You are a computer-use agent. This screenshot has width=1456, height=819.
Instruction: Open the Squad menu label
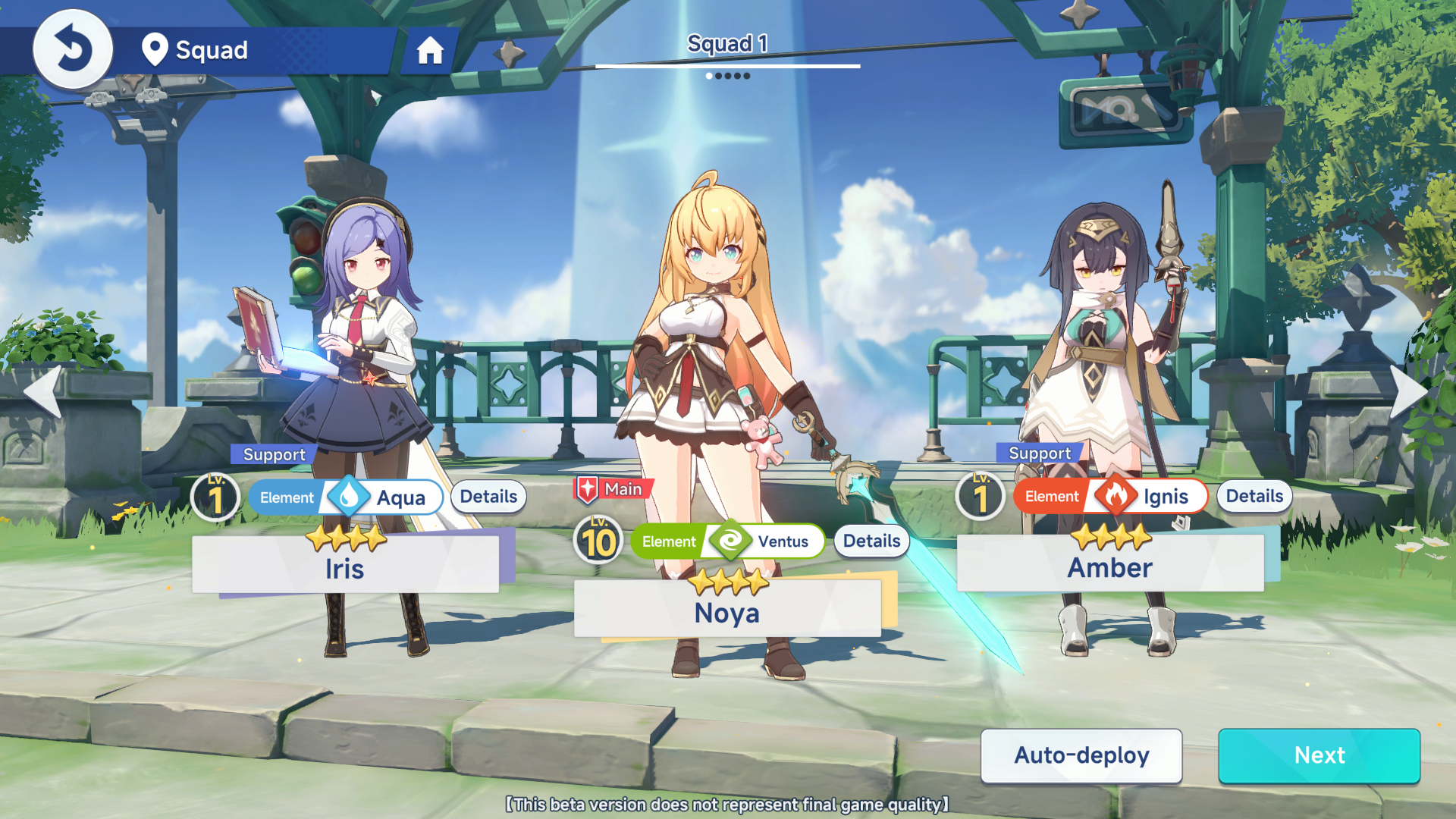point(212,50)
